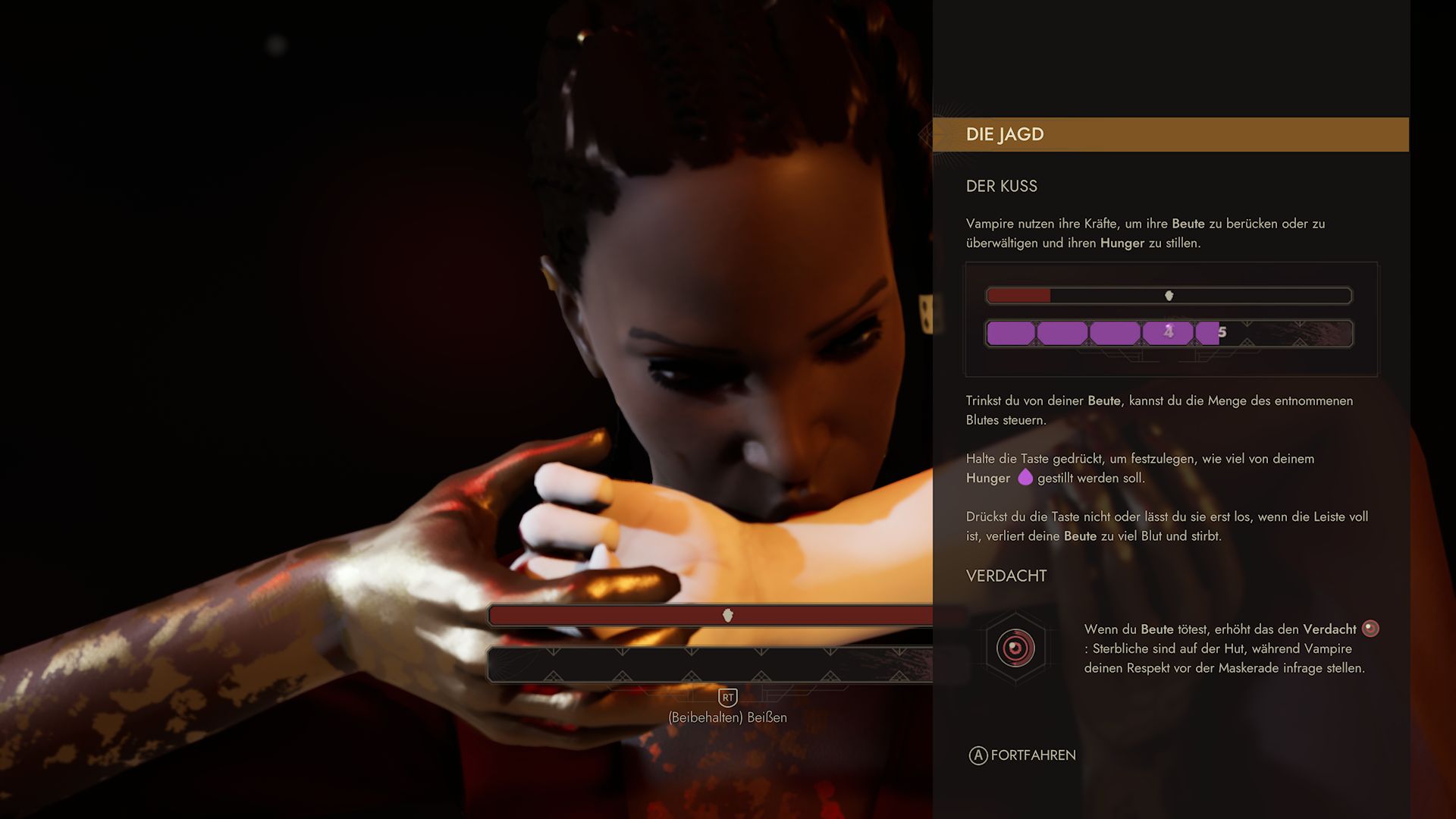Image resolution: width=1456 pixels, height=819 pixels.
Task: Click the red blood progress bar in the panel
Action: (x=1020, y=295)
